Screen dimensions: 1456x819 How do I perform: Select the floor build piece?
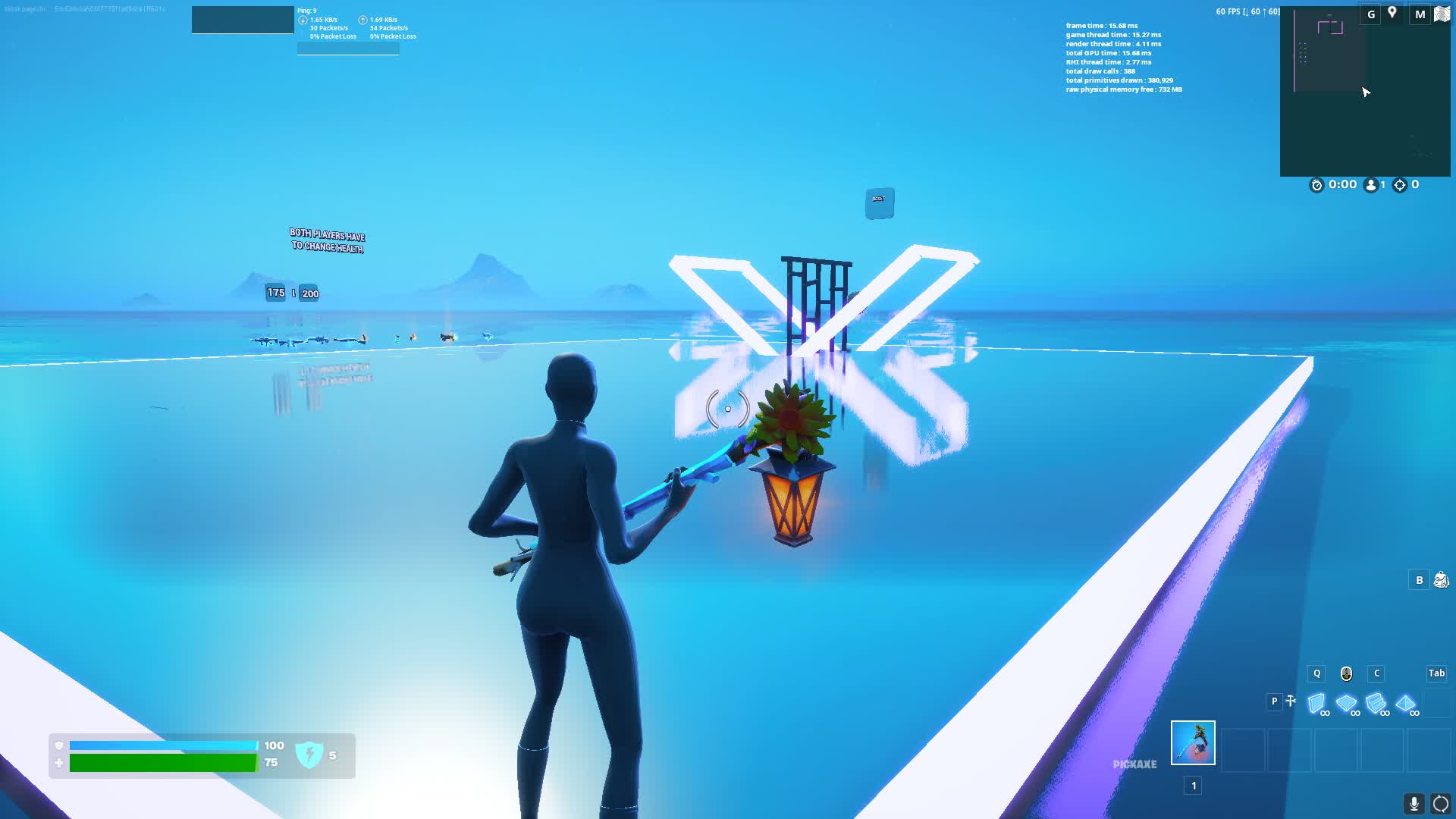(x=1347, y=703)
